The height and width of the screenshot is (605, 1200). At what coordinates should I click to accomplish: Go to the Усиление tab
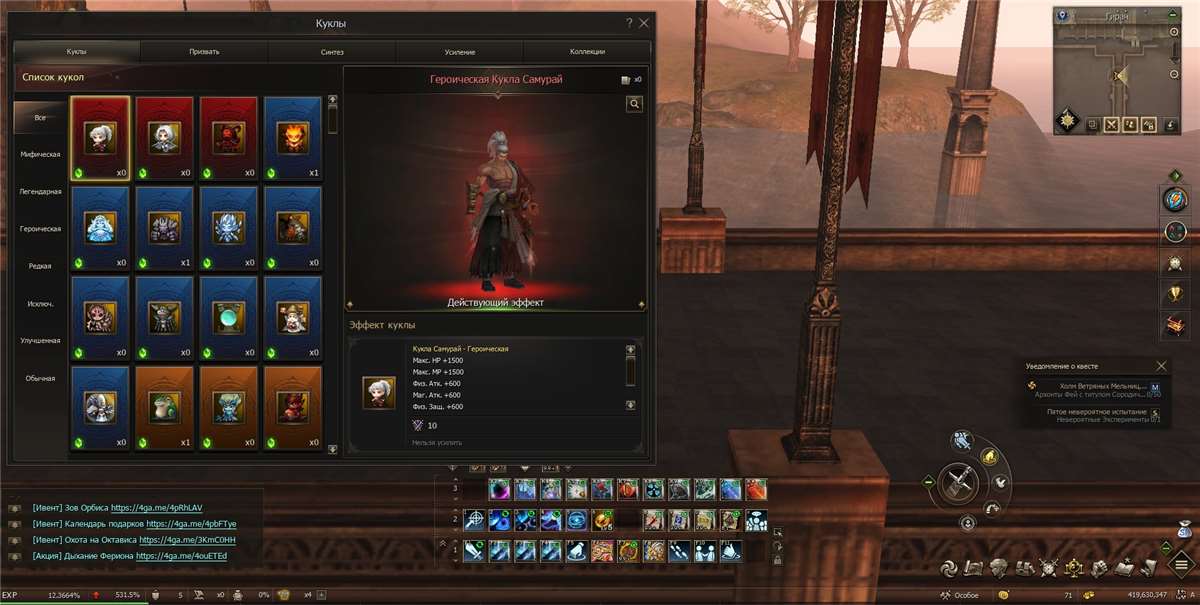point(460,51)
